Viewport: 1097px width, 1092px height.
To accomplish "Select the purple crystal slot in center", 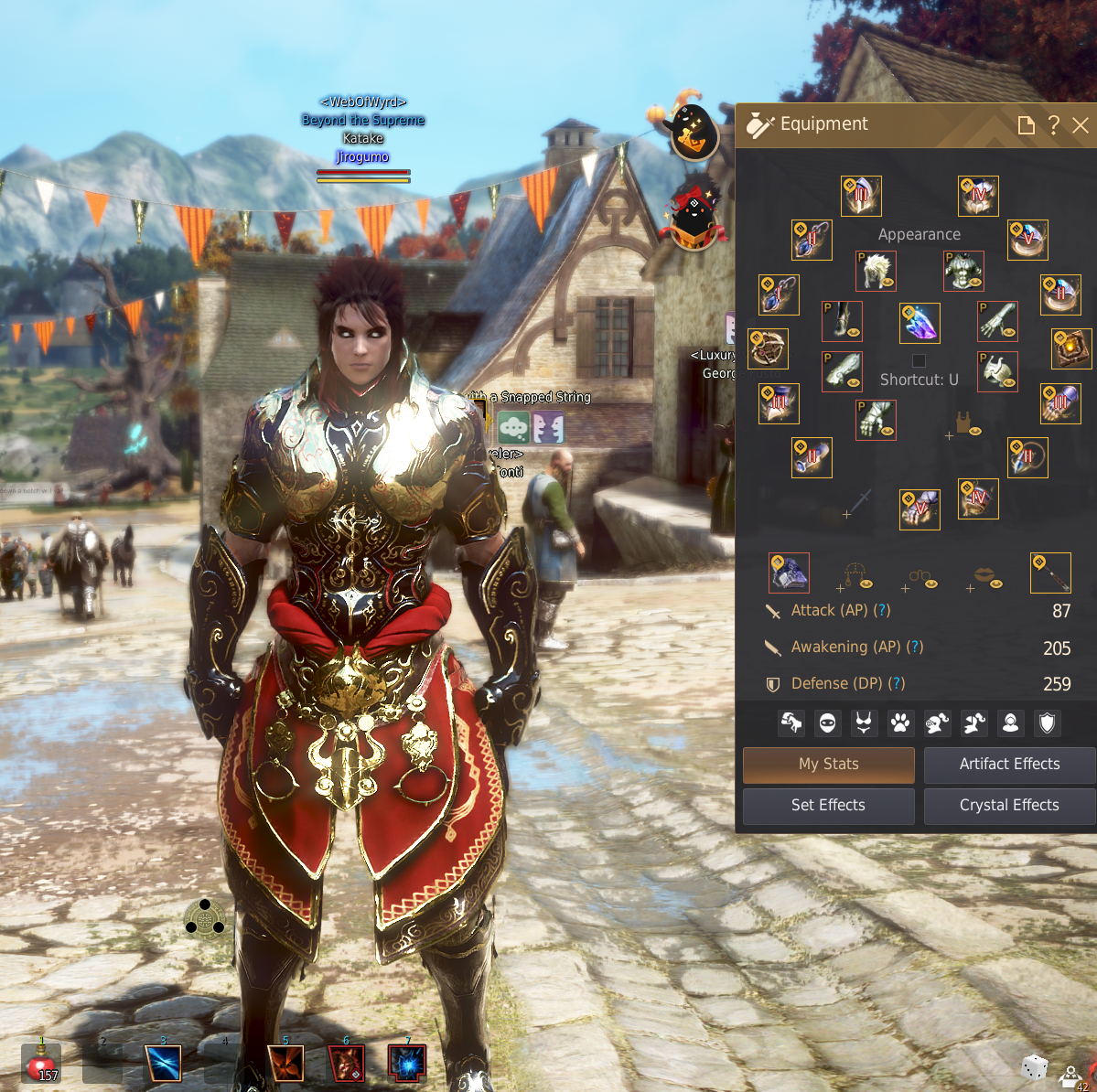I will coord(920,323).
